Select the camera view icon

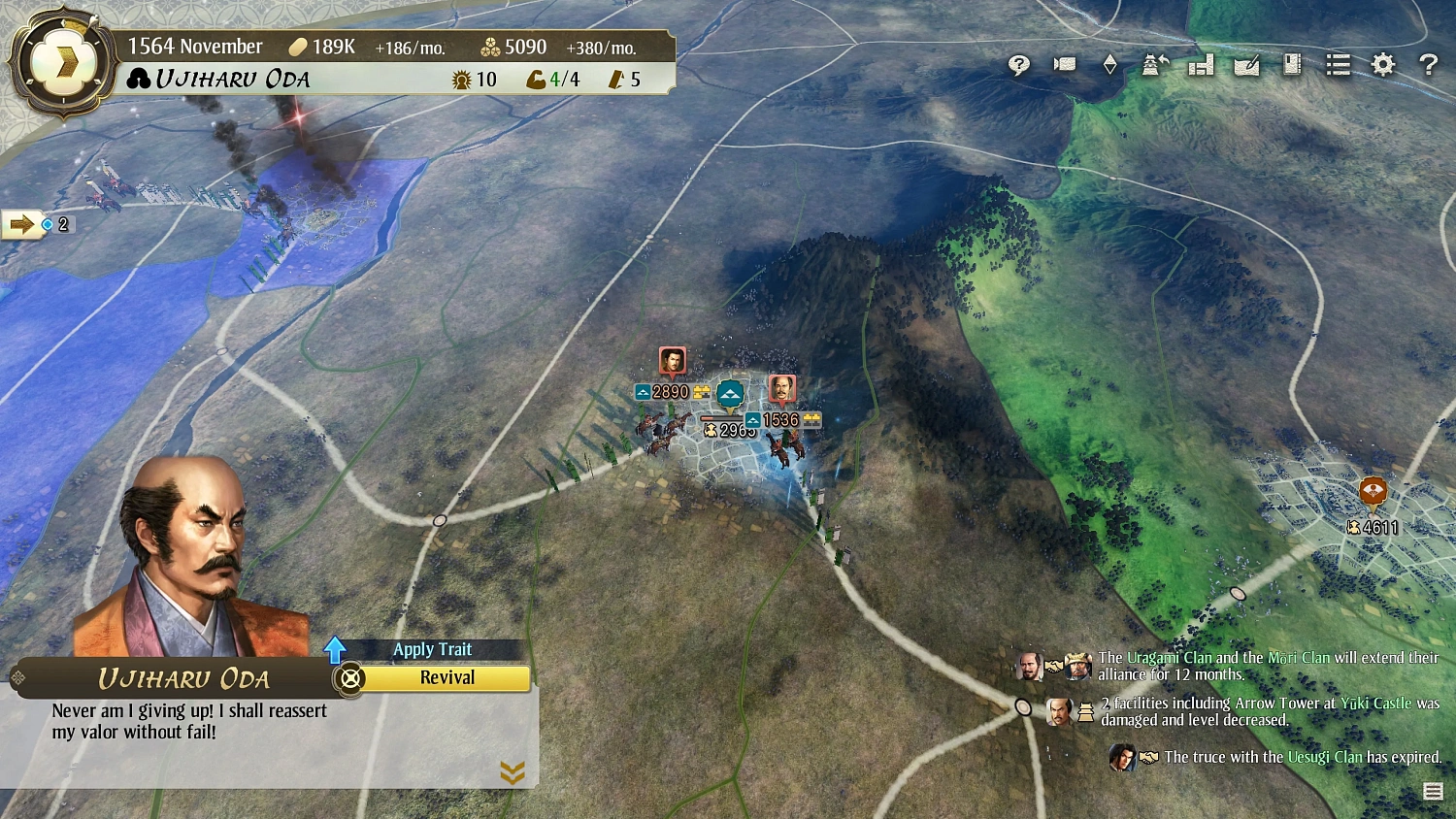pyautogui.click(x=1064, y=64)
